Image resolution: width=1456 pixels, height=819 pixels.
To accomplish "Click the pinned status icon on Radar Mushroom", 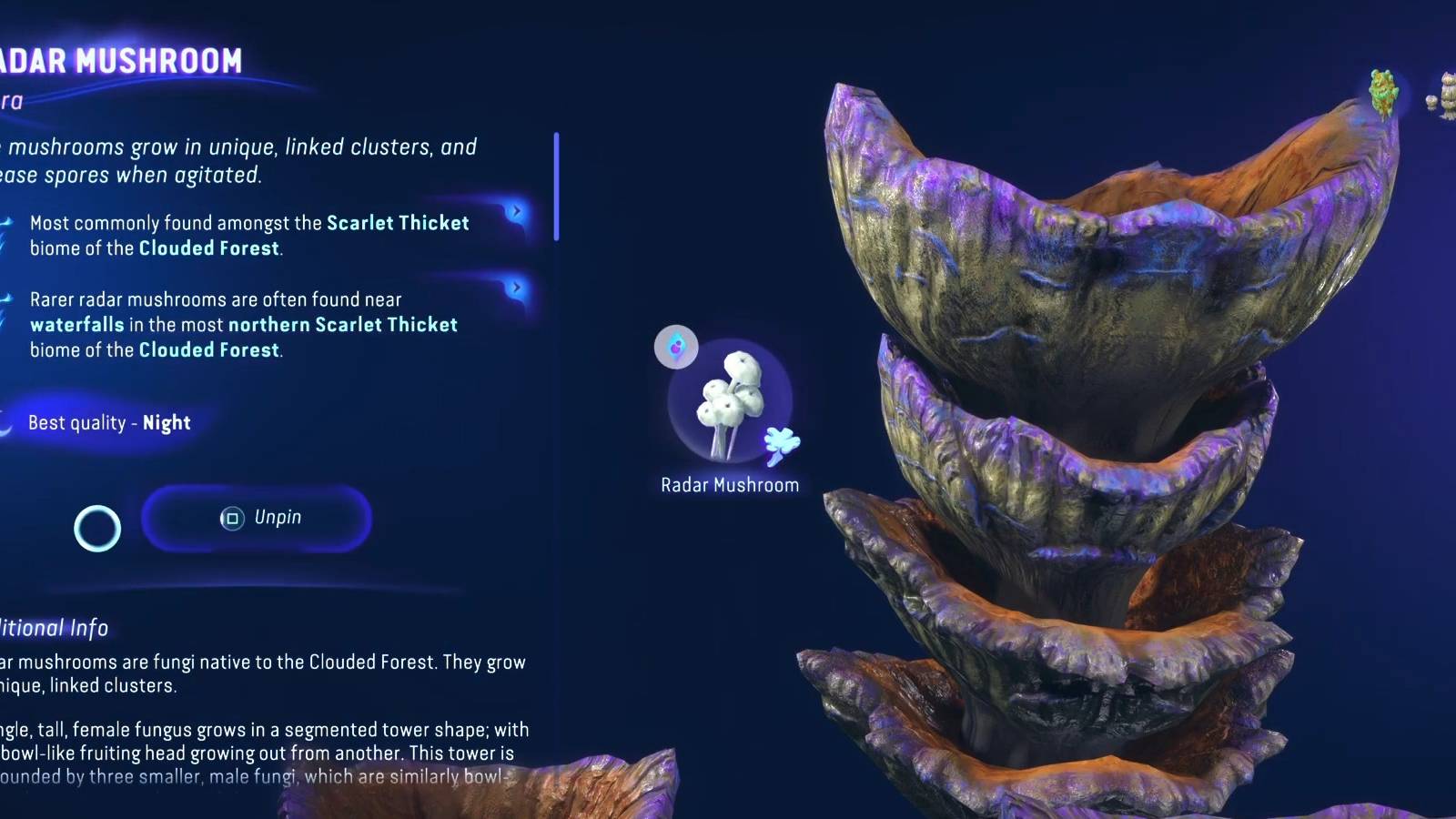I will point(675,347).
